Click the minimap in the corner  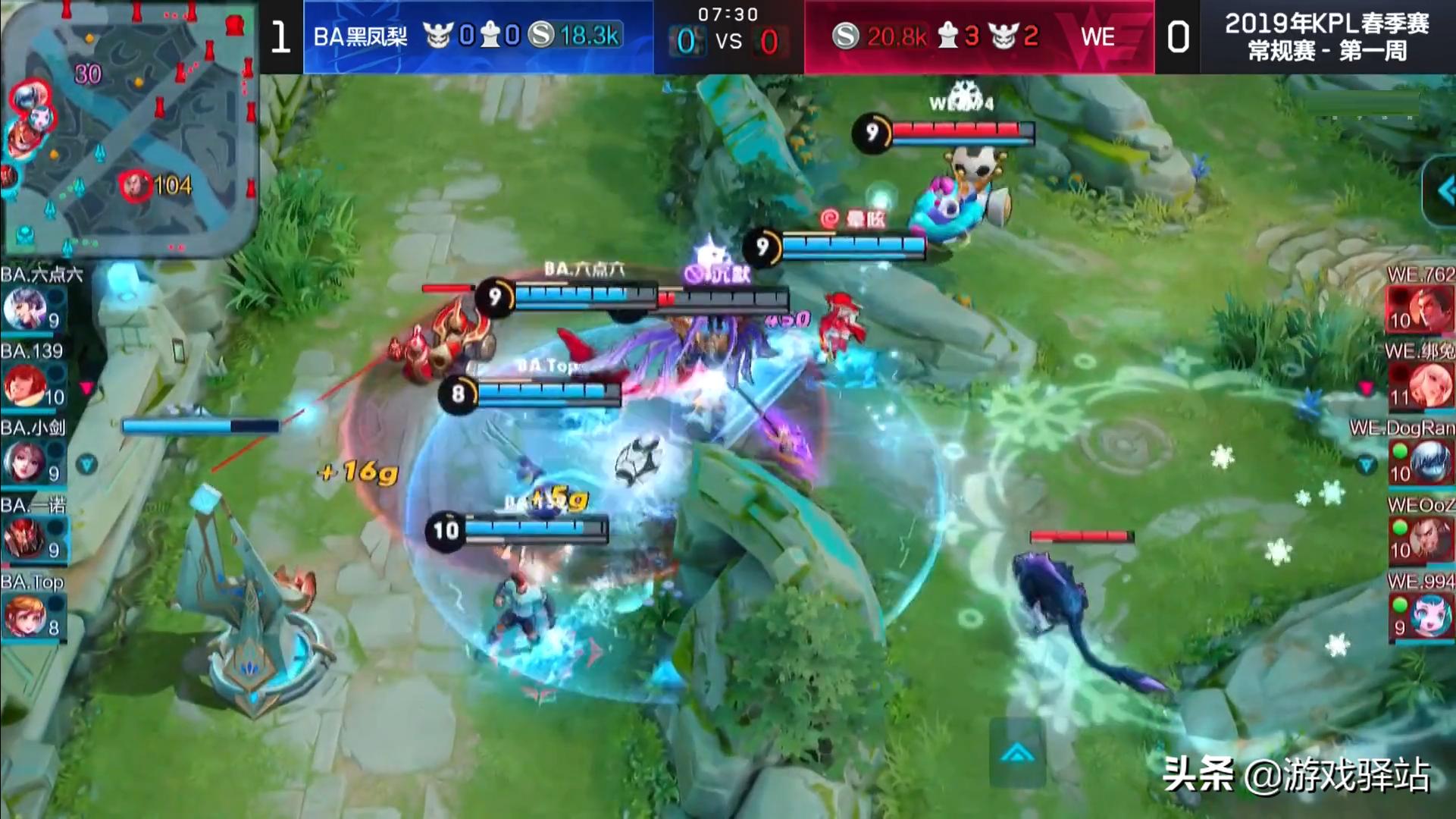[x=129, y=129]
